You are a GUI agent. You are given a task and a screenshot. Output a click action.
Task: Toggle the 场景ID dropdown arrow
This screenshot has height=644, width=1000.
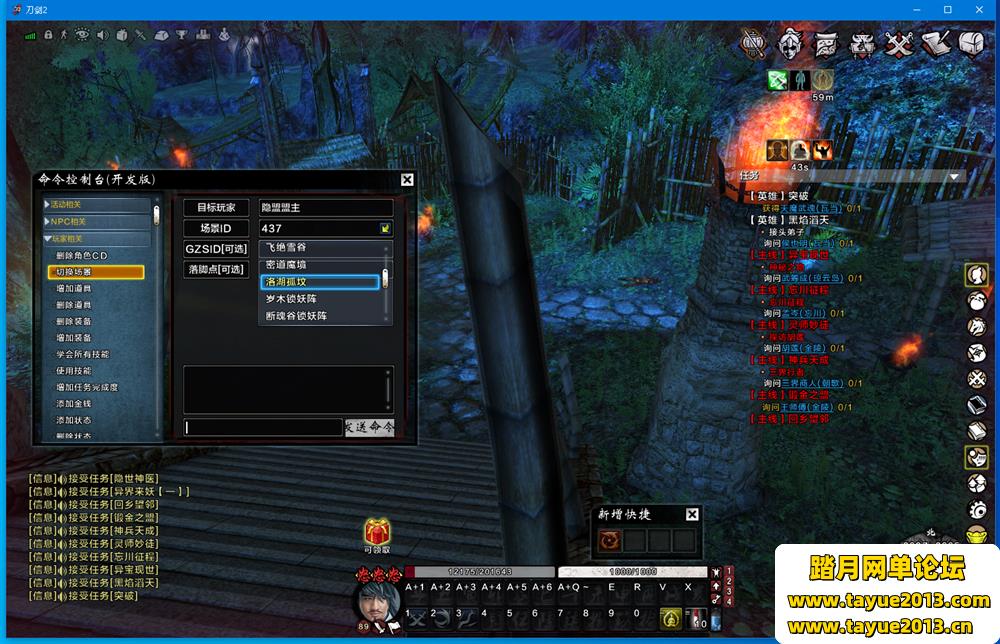coord(384,228)
